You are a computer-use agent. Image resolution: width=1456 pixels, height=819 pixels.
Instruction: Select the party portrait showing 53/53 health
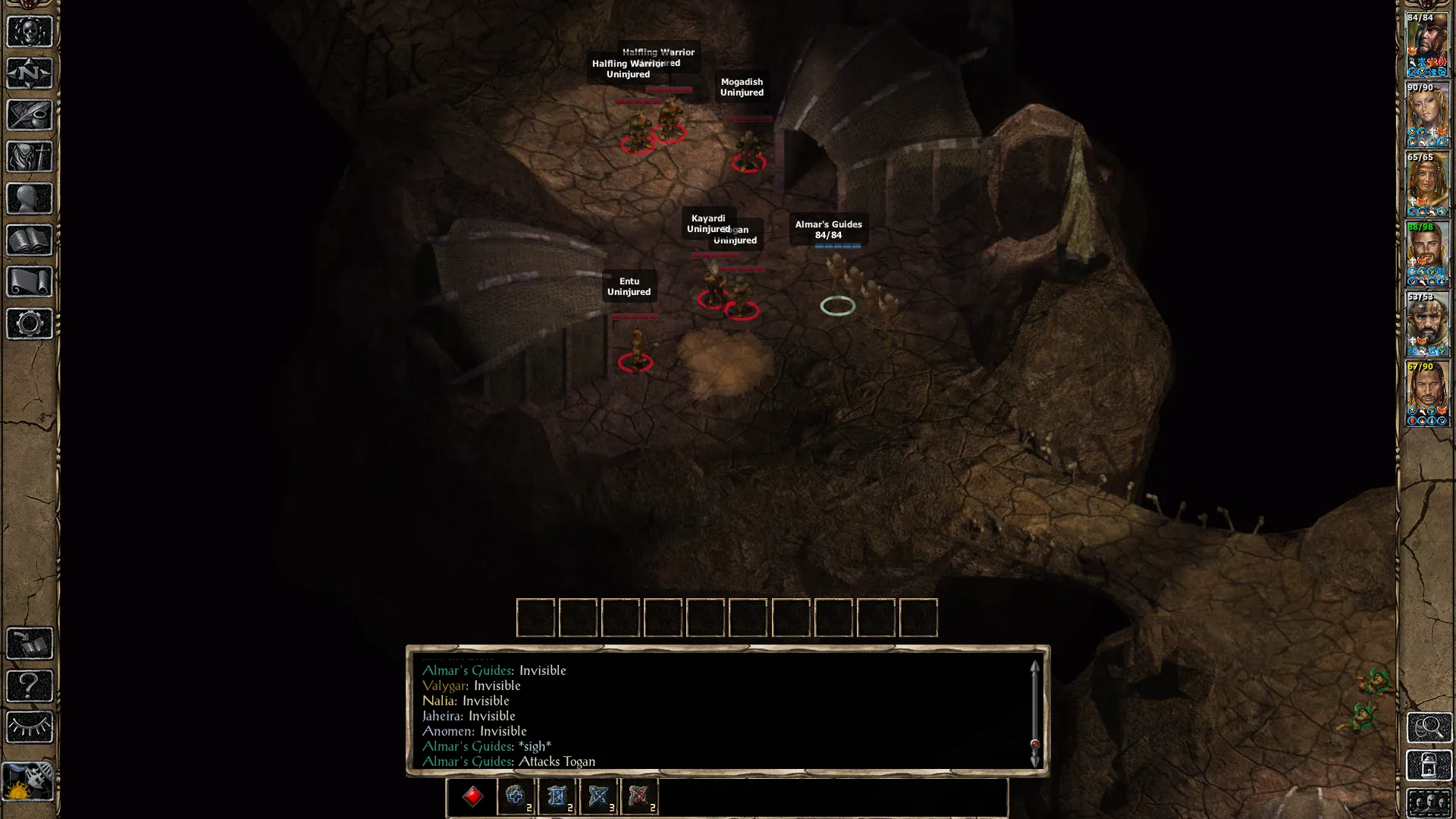tap(1426, 325)
